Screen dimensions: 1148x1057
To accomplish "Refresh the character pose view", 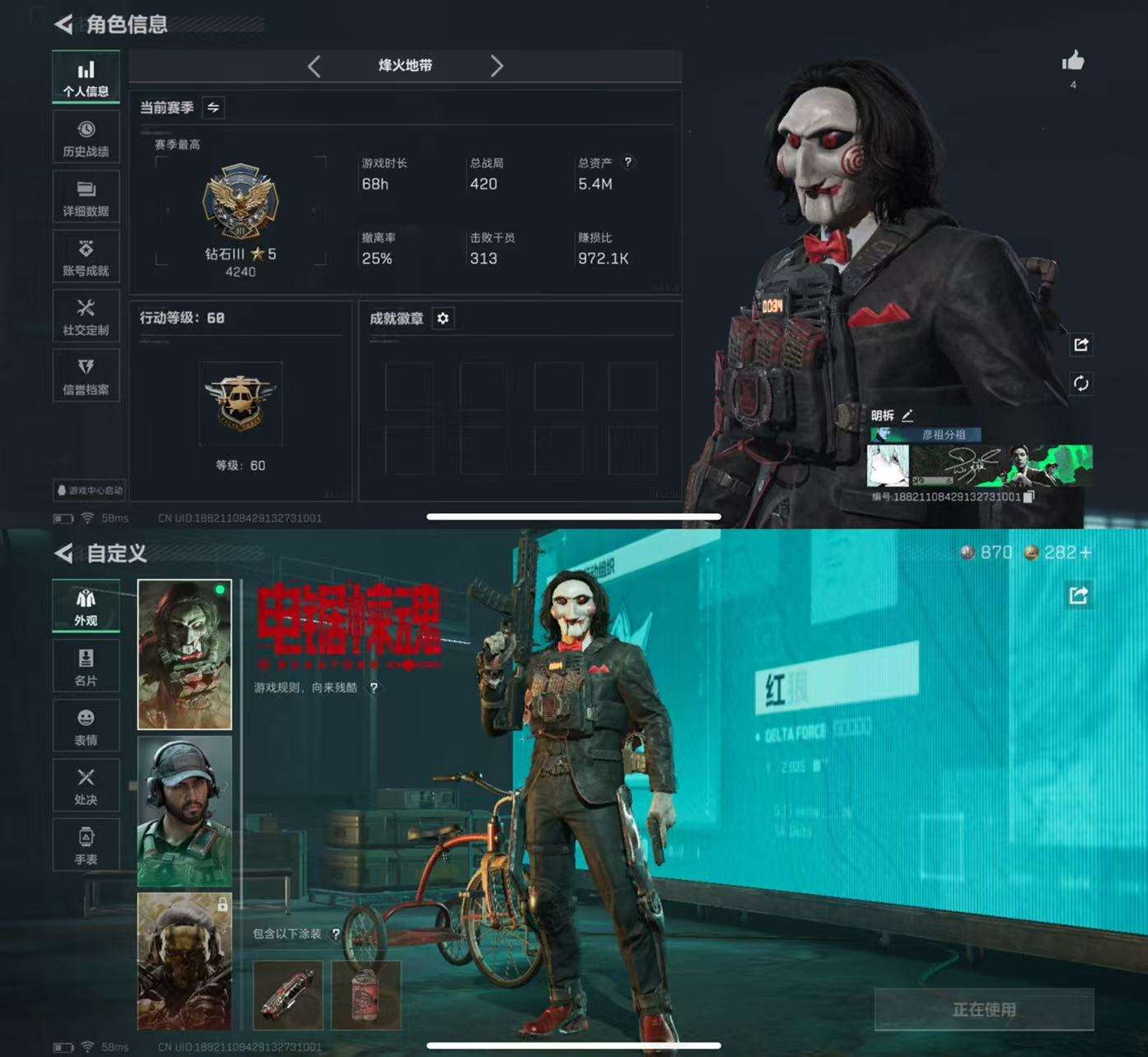I will tap(1082, 384).
